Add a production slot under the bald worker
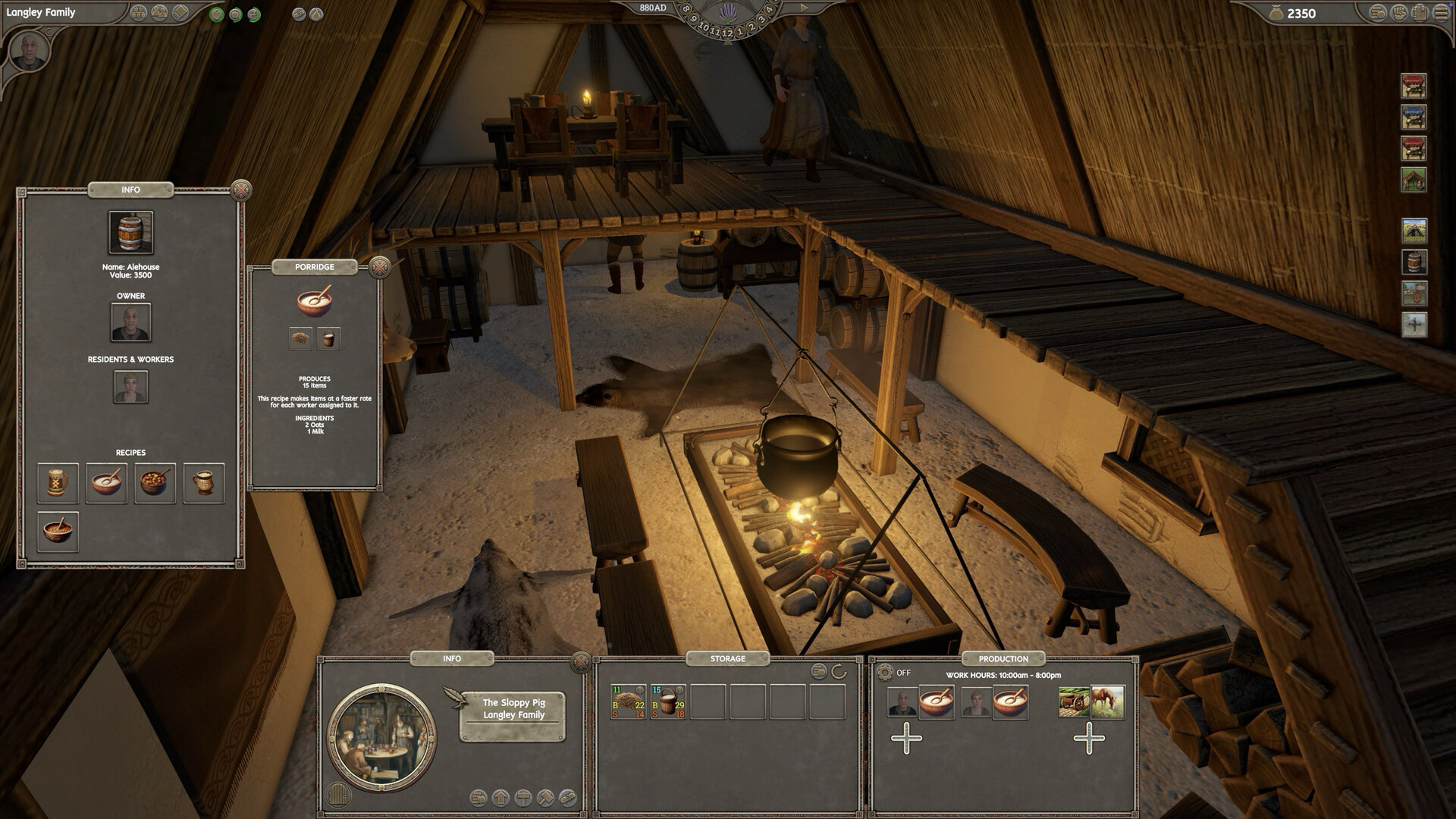 [x=906, y=738]
